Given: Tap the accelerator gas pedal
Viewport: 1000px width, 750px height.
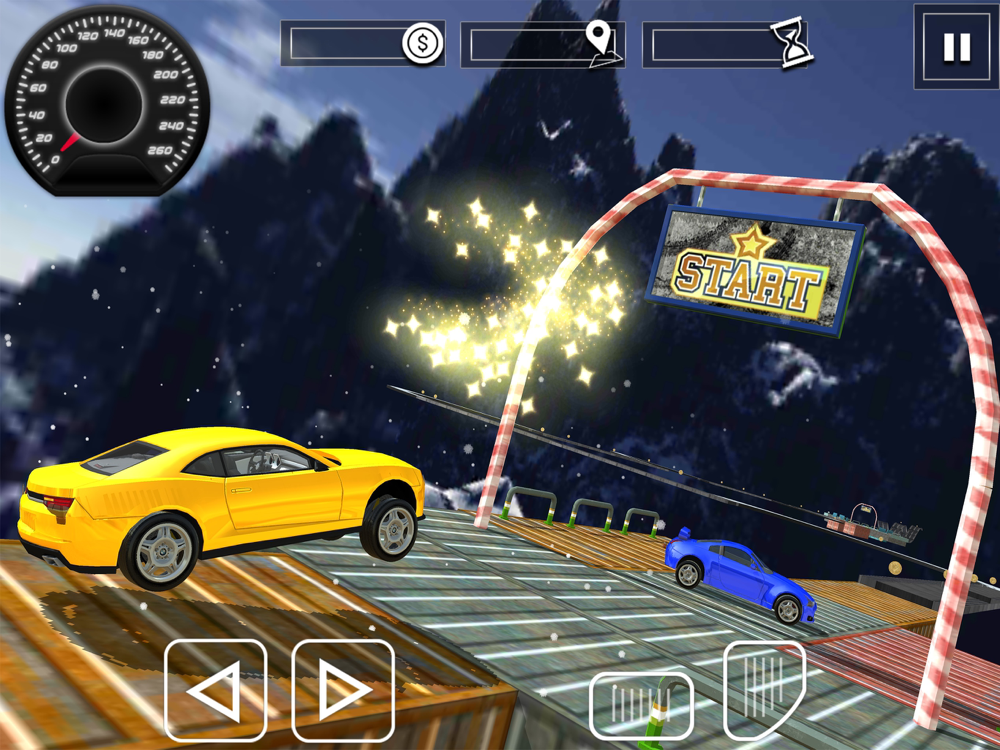Looking at the screenshot, I should point(764,689).
